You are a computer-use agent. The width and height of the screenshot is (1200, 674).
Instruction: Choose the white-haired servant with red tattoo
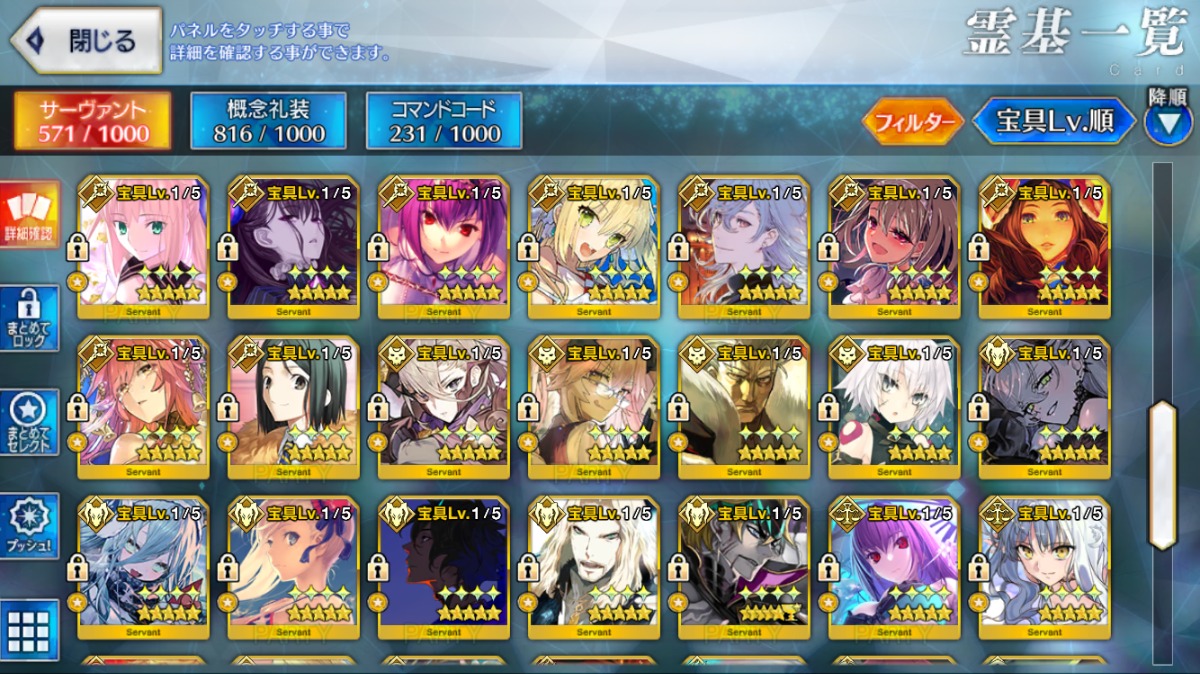(894, 407)
